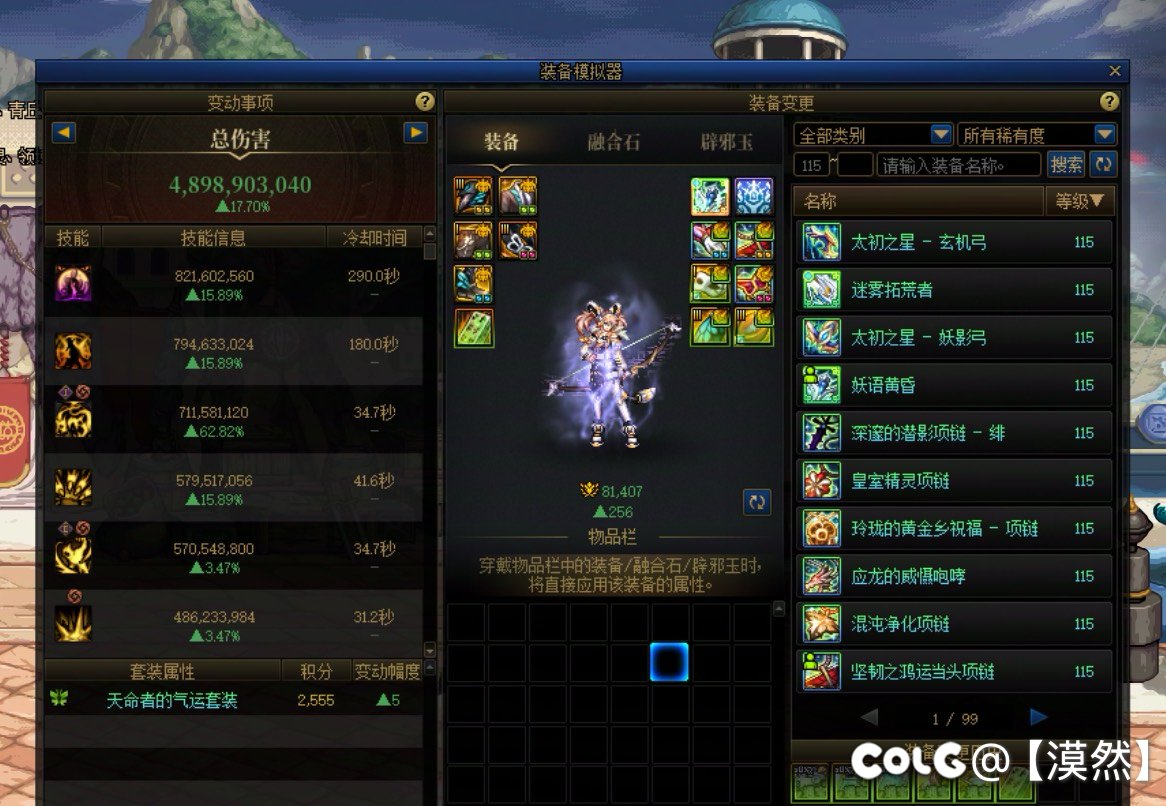This screenshot has width=1166, height=806.
Task: Select 皇室精灵项链 list row
Action: click(955, 481)
